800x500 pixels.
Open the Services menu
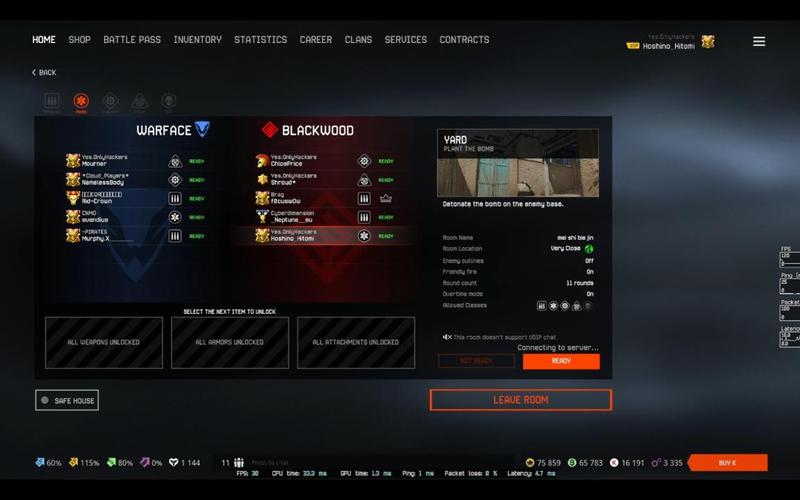point(406,40)
